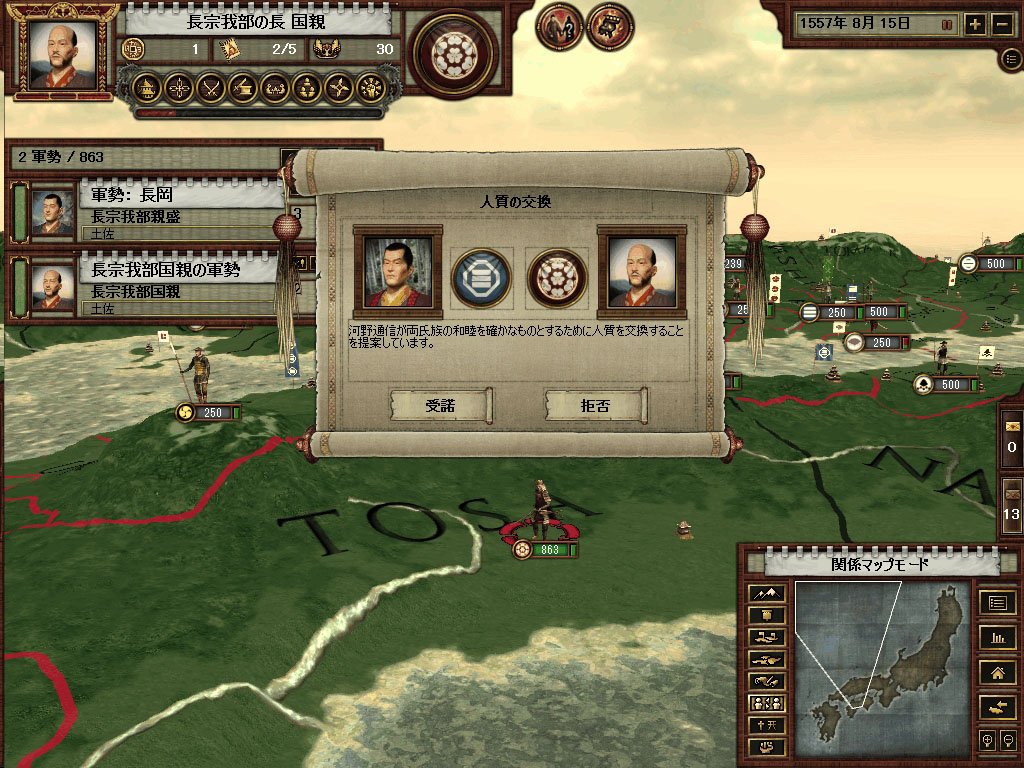Viewport: 1024px width, 768px height.
Task: Go to home province with house icon
Action: 997,672
